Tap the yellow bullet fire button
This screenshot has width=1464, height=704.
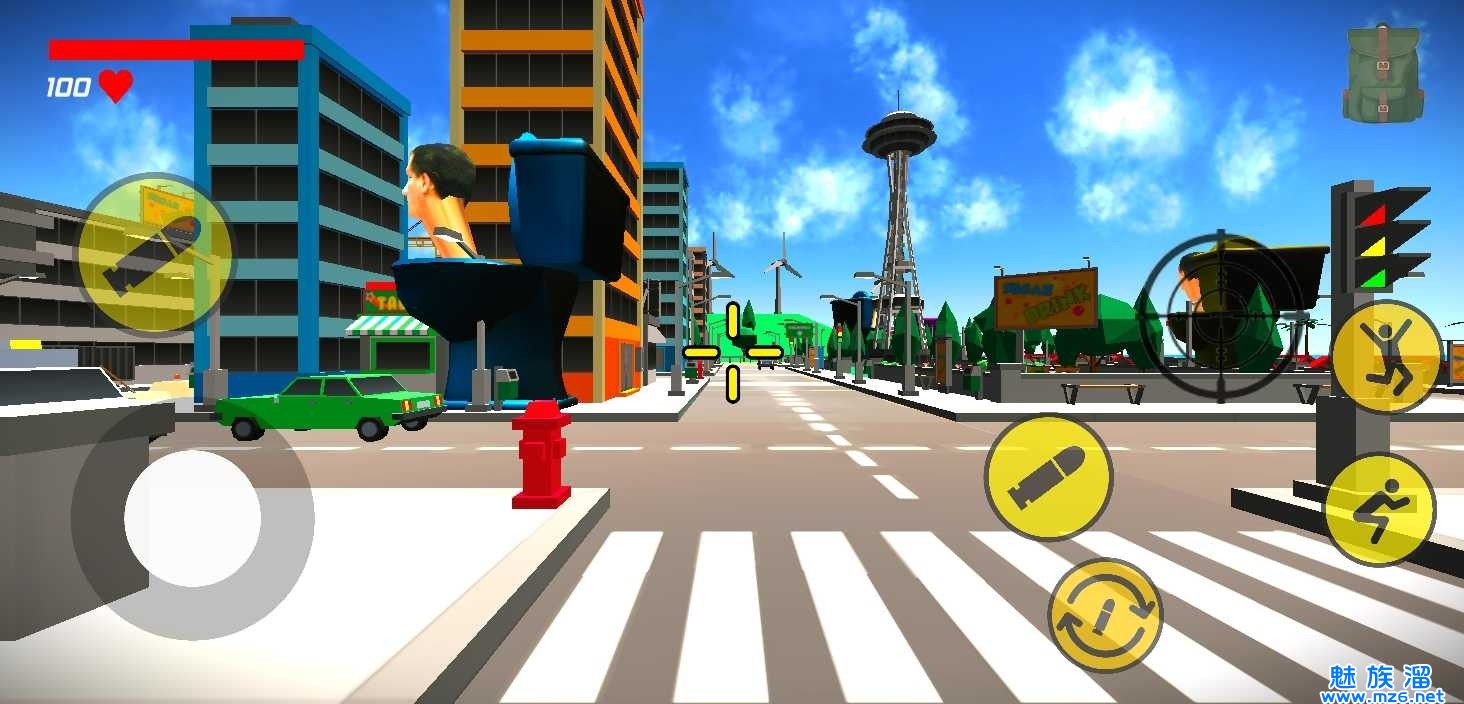point(1048,477)
